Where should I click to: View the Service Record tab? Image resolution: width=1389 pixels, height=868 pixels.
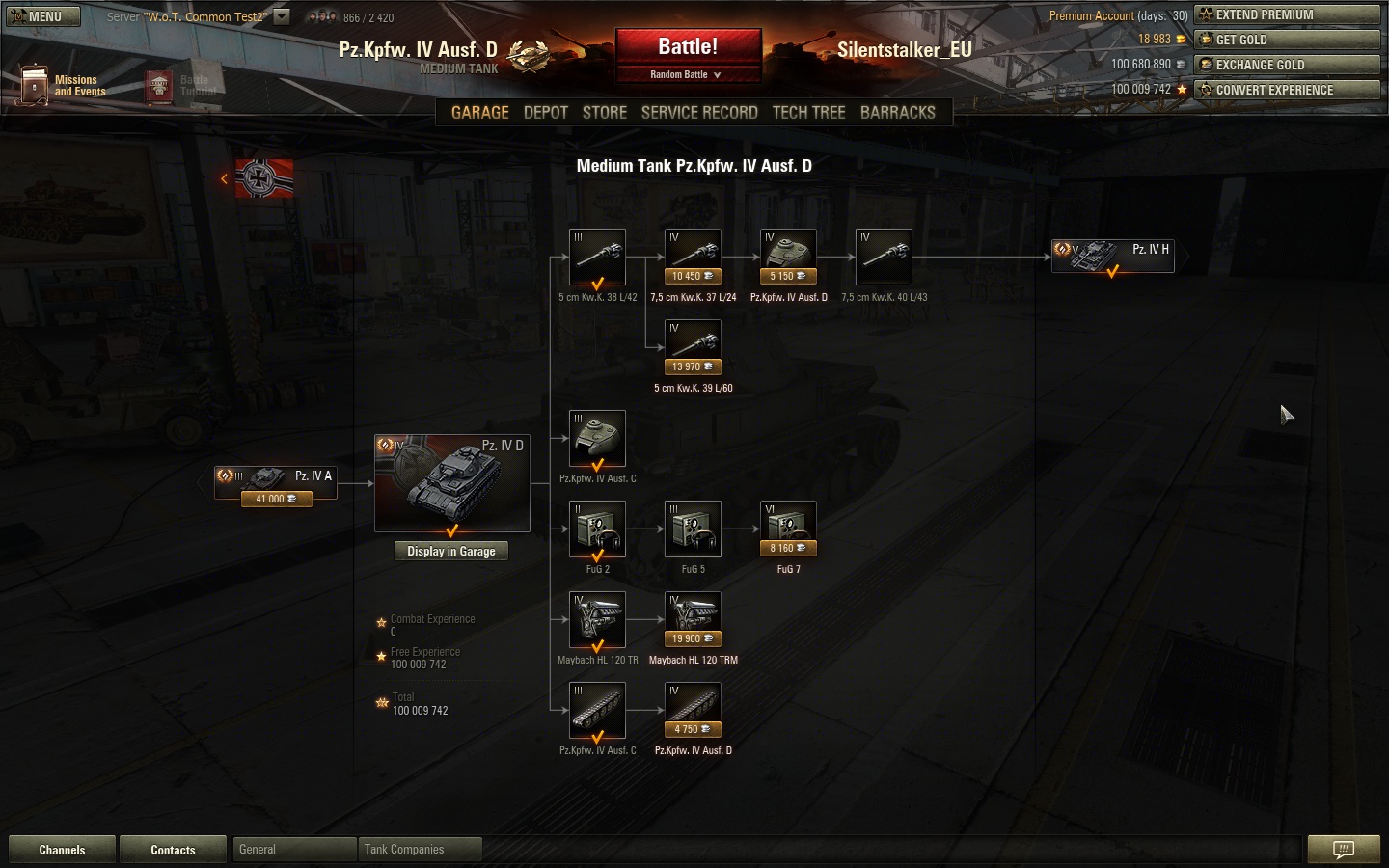coord(699,112)
